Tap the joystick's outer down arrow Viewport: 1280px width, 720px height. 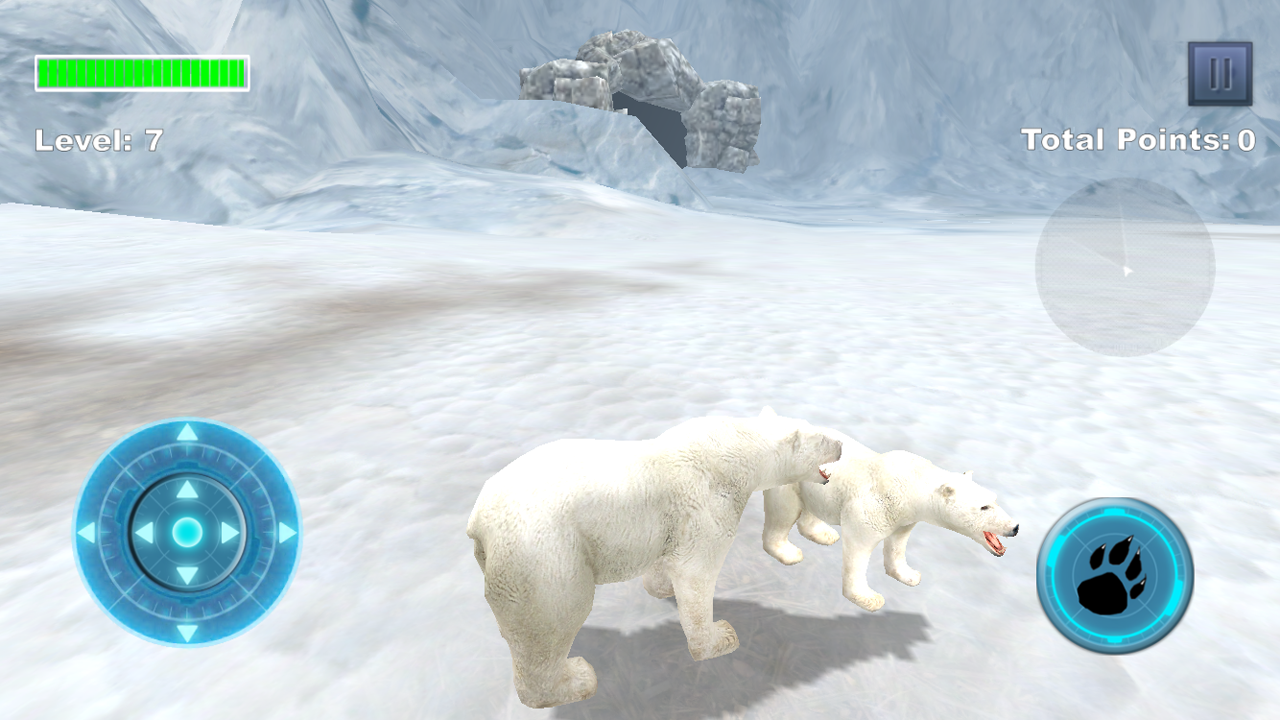pos(187,632)
